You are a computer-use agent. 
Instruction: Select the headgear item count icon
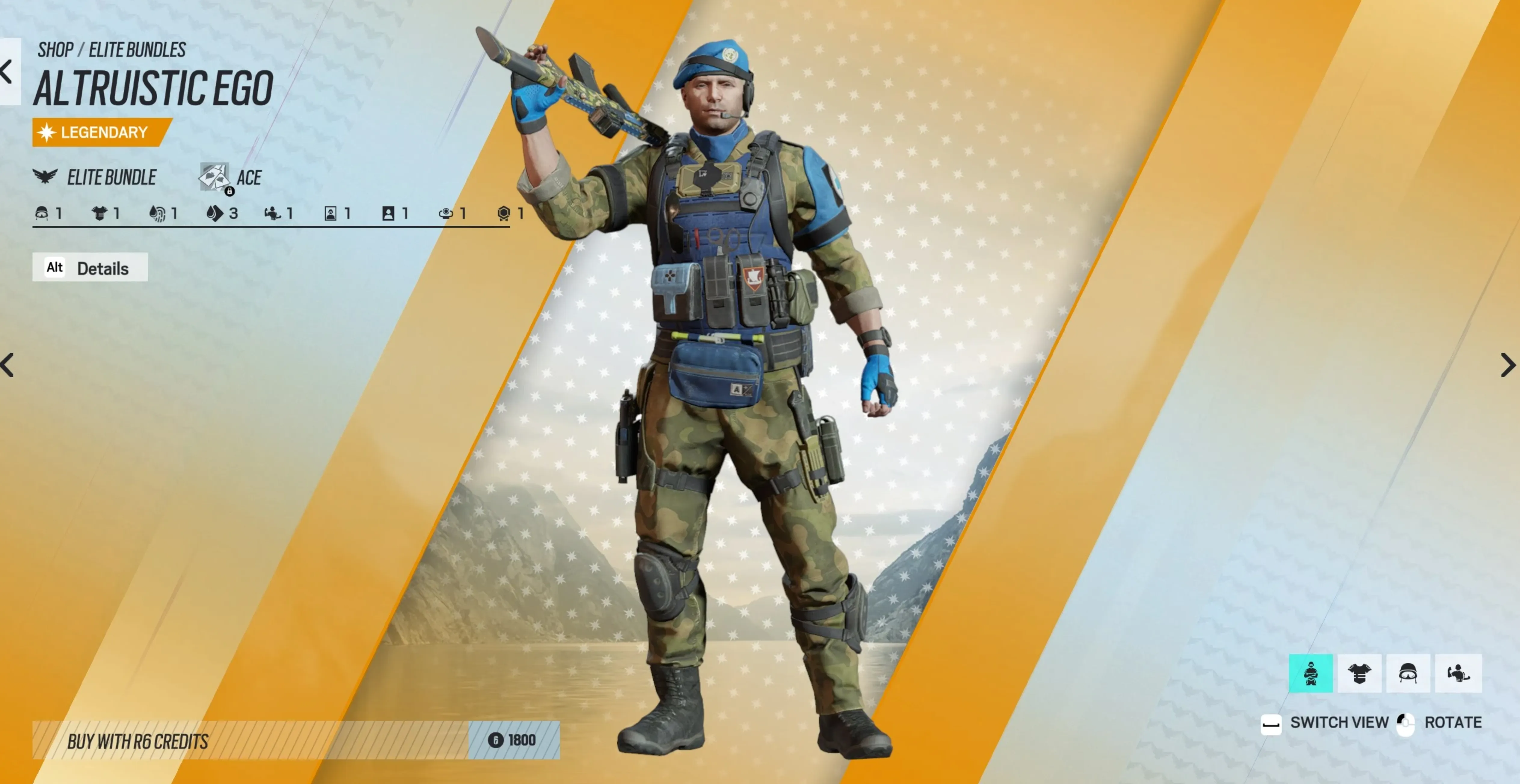point(42,213)
